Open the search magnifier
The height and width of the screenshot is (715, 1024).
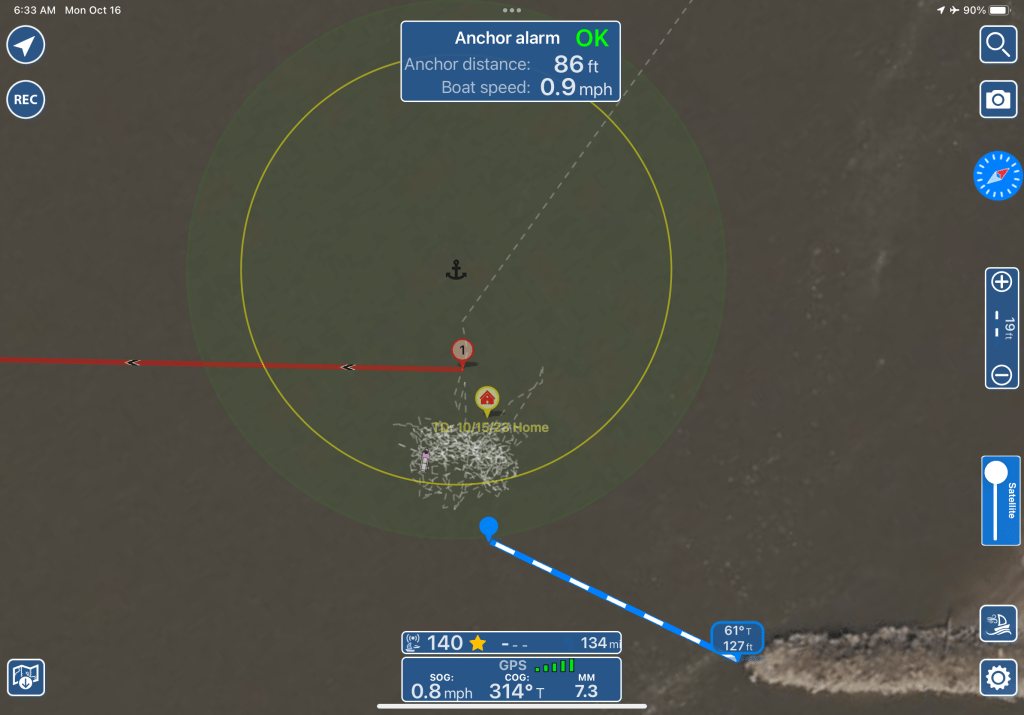[x=998, y=44]
